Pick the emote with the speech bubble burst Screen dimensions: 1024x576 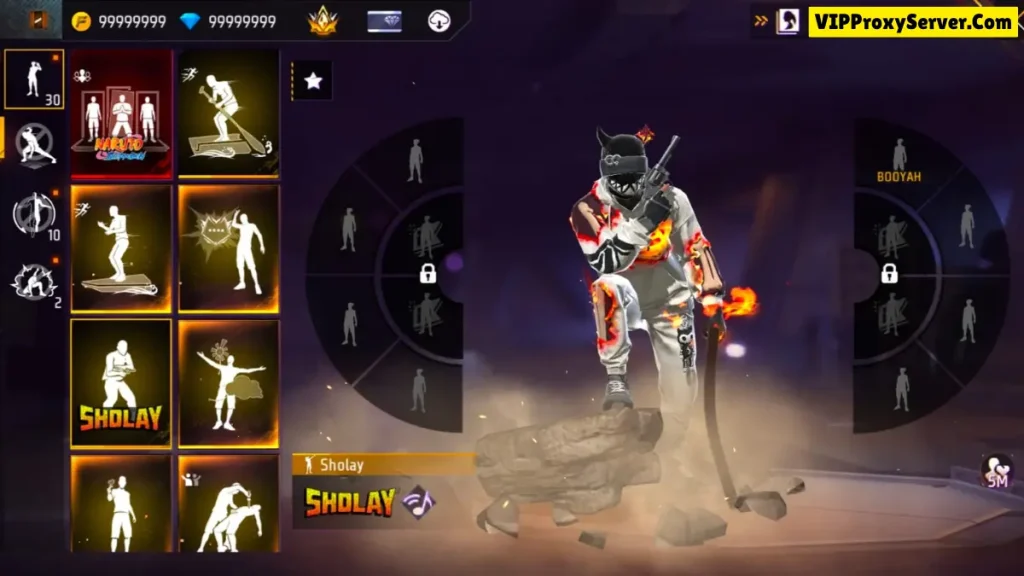228,248
